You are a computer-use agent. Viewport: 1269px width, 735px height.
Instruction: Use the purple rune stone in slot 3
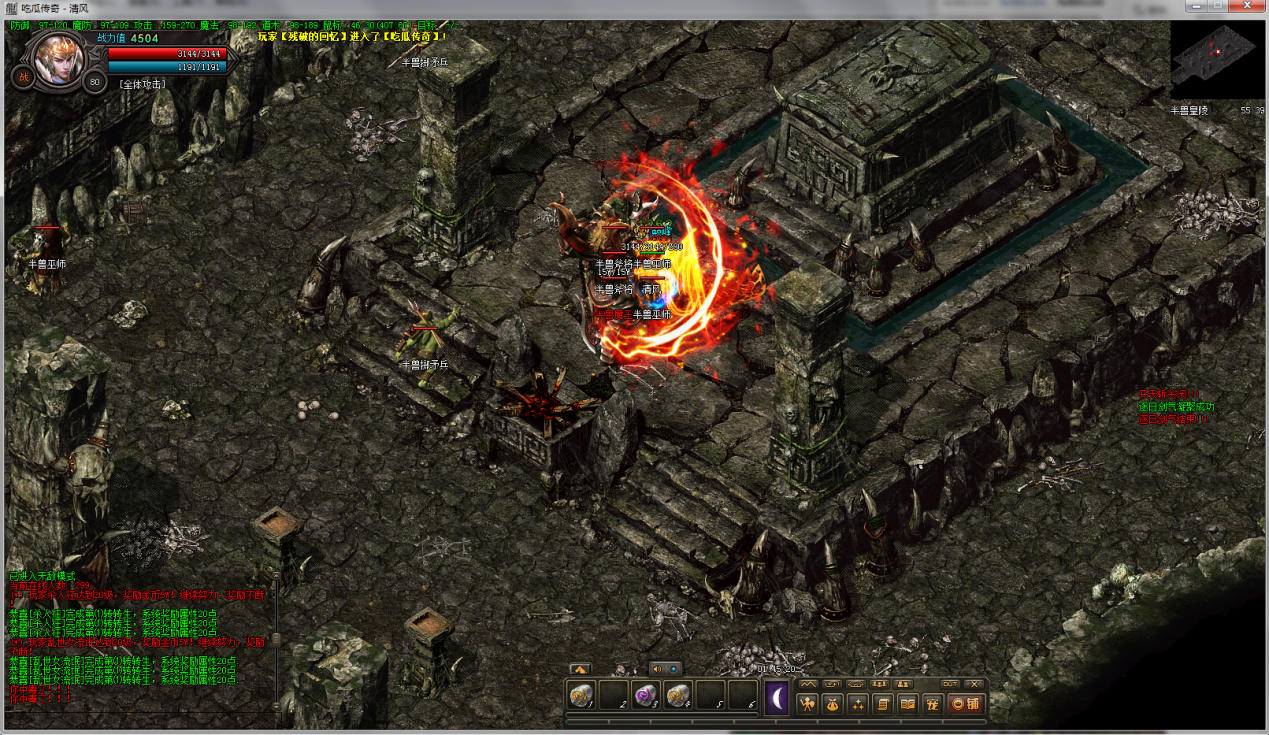[x=646, y=696]
